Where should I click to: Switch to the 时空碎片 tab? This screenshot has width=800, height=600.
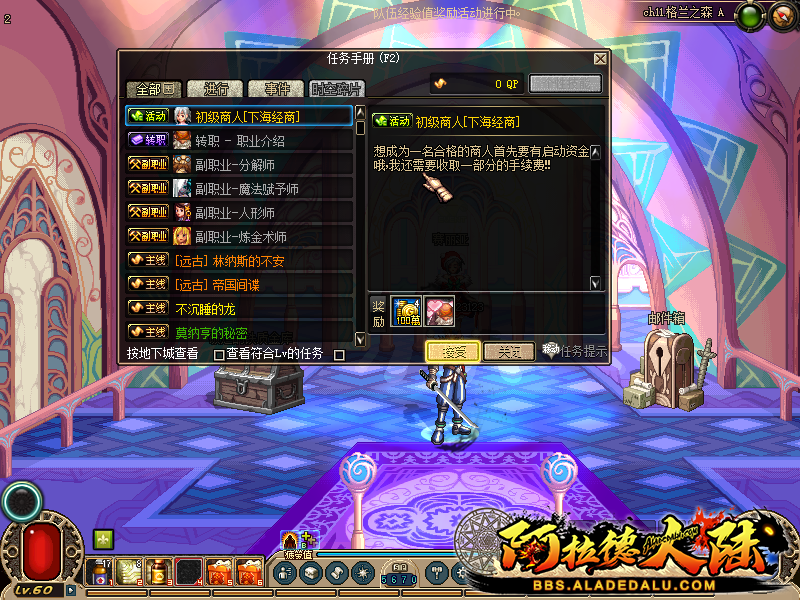(x=336, y=88)
